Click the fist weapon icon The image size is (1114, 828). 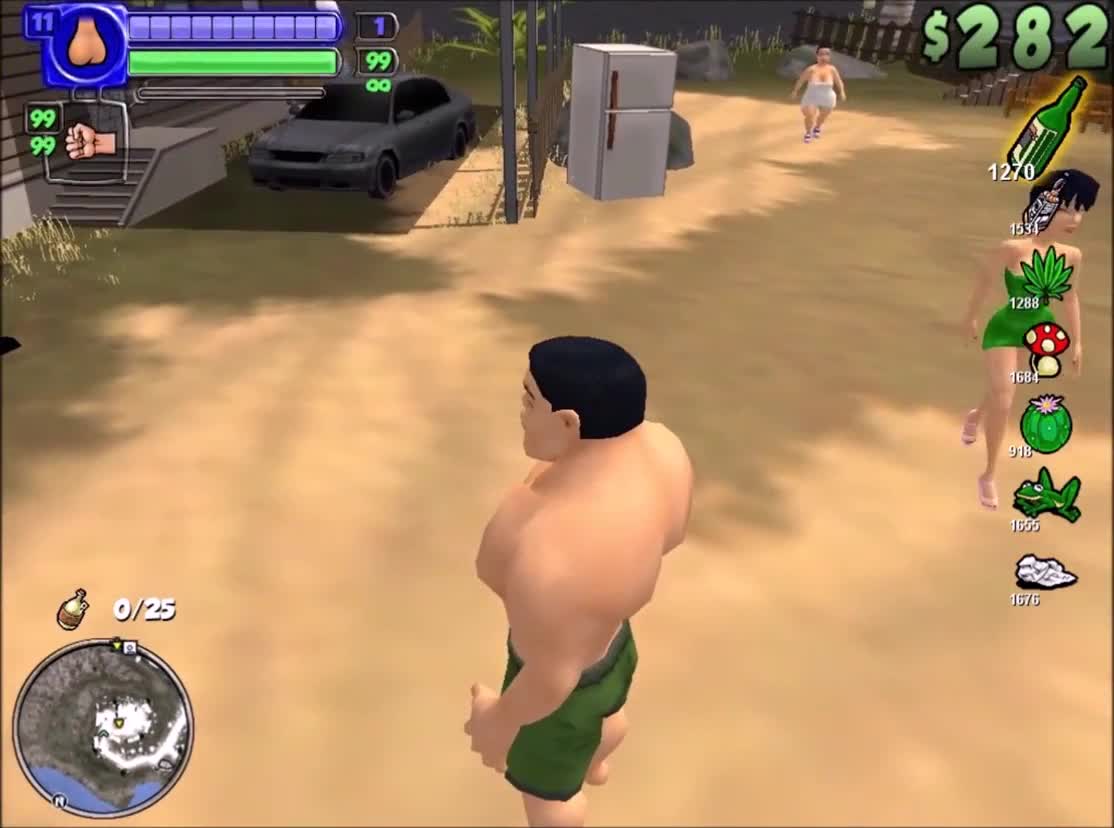click(90, 141)
